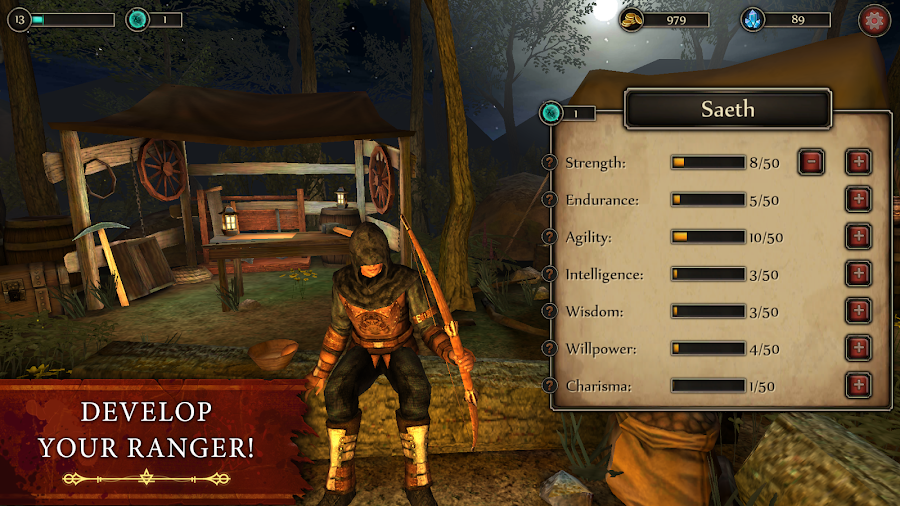Increase Wisdom by one point
Viewport: 900px width, 506px height.
[858, 311]
